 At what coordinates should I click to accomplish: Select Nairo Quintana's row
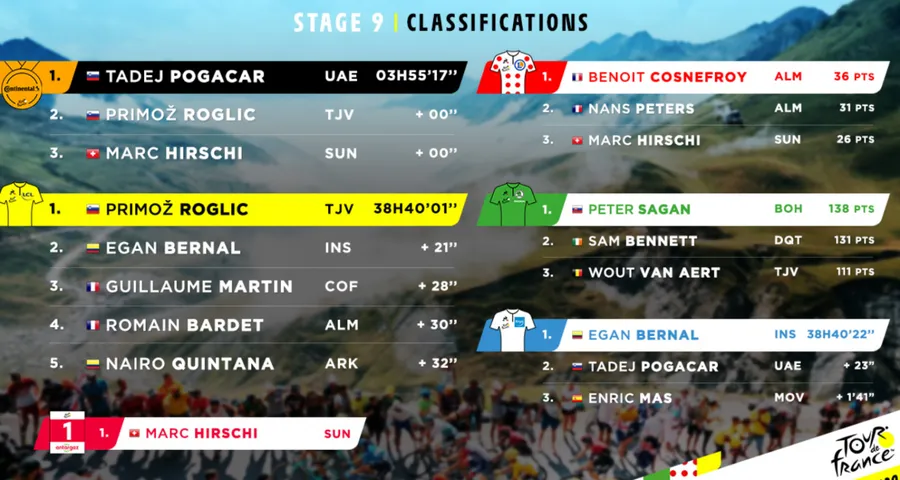tap(270, 363)
